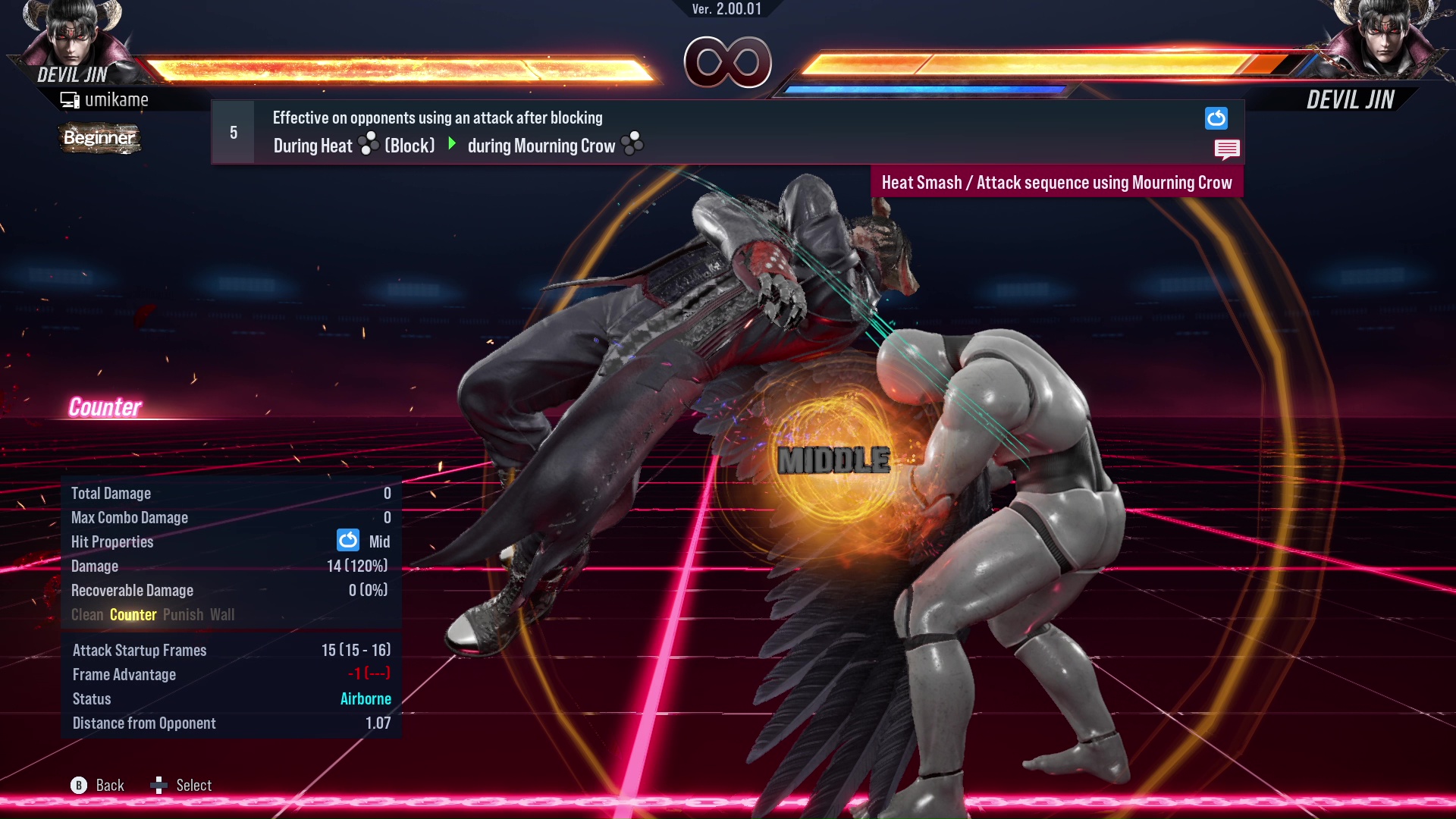Click the monitor icon beside umikame
The height and width of the screenshot is (819, 1456).
70,99
